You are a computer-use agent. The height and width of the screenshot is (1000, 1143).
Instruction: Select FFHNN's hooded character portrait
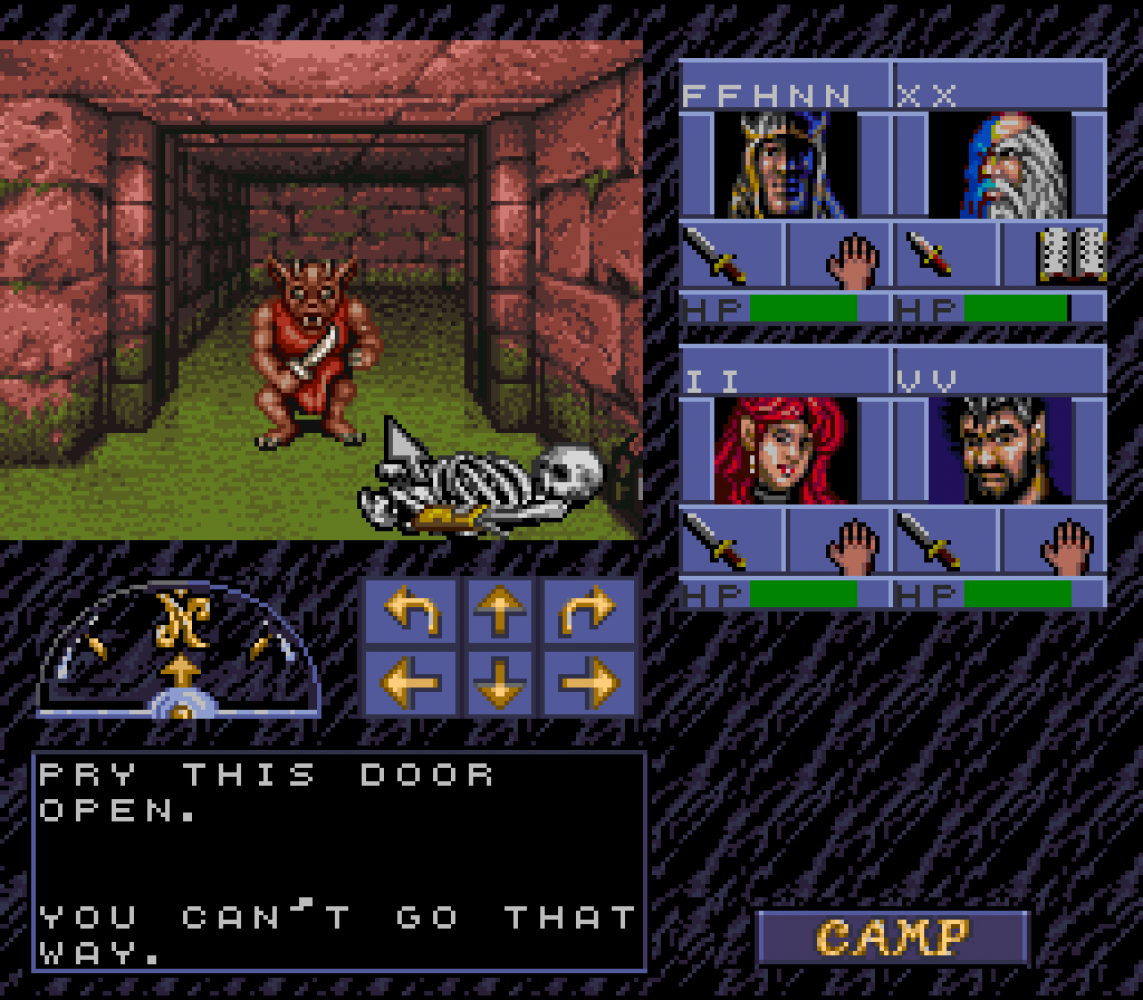pyautogui.click(x=786, y=165)
